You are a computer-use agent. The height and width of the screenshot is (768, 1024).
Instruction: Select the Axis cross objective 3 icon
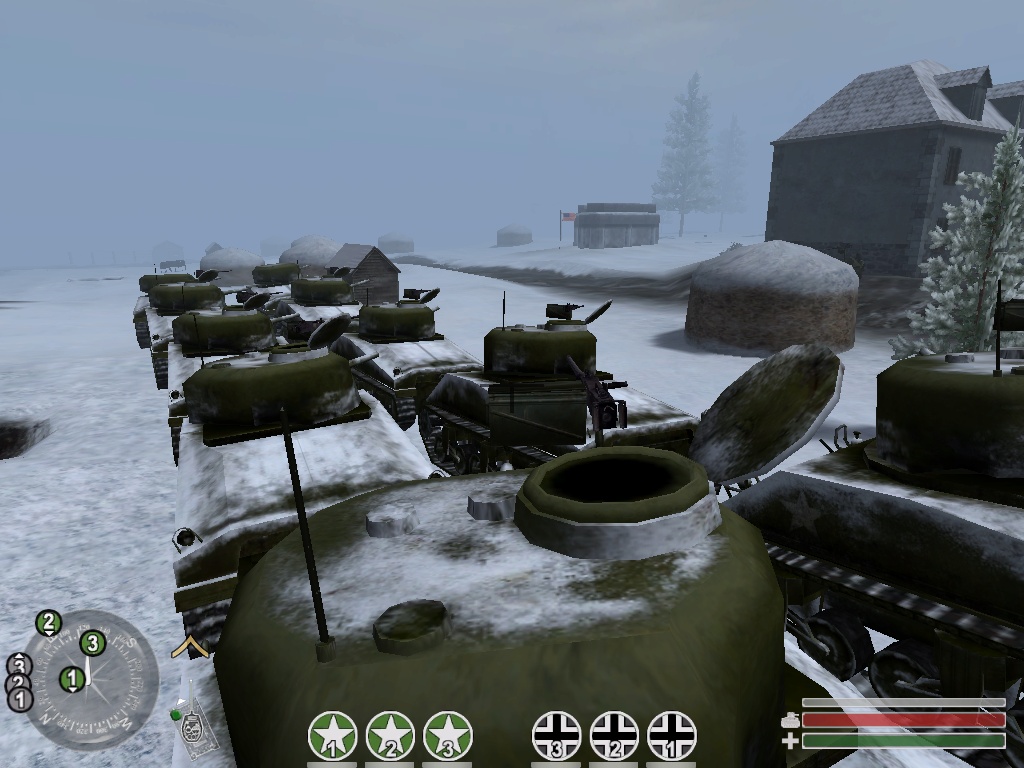[556, 736]
